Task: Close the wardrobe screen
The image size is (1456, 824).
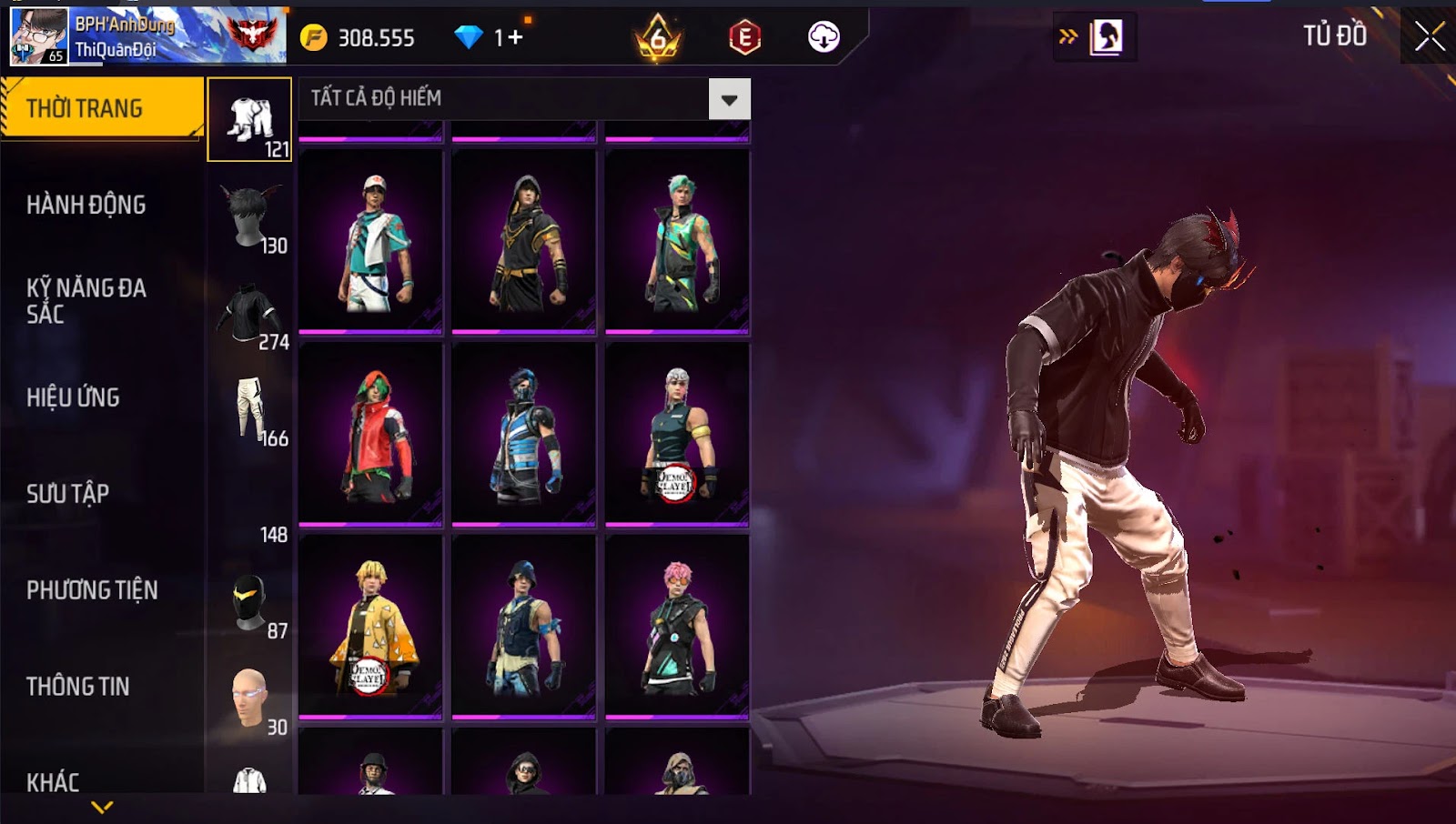Action: click(1429, 36)
